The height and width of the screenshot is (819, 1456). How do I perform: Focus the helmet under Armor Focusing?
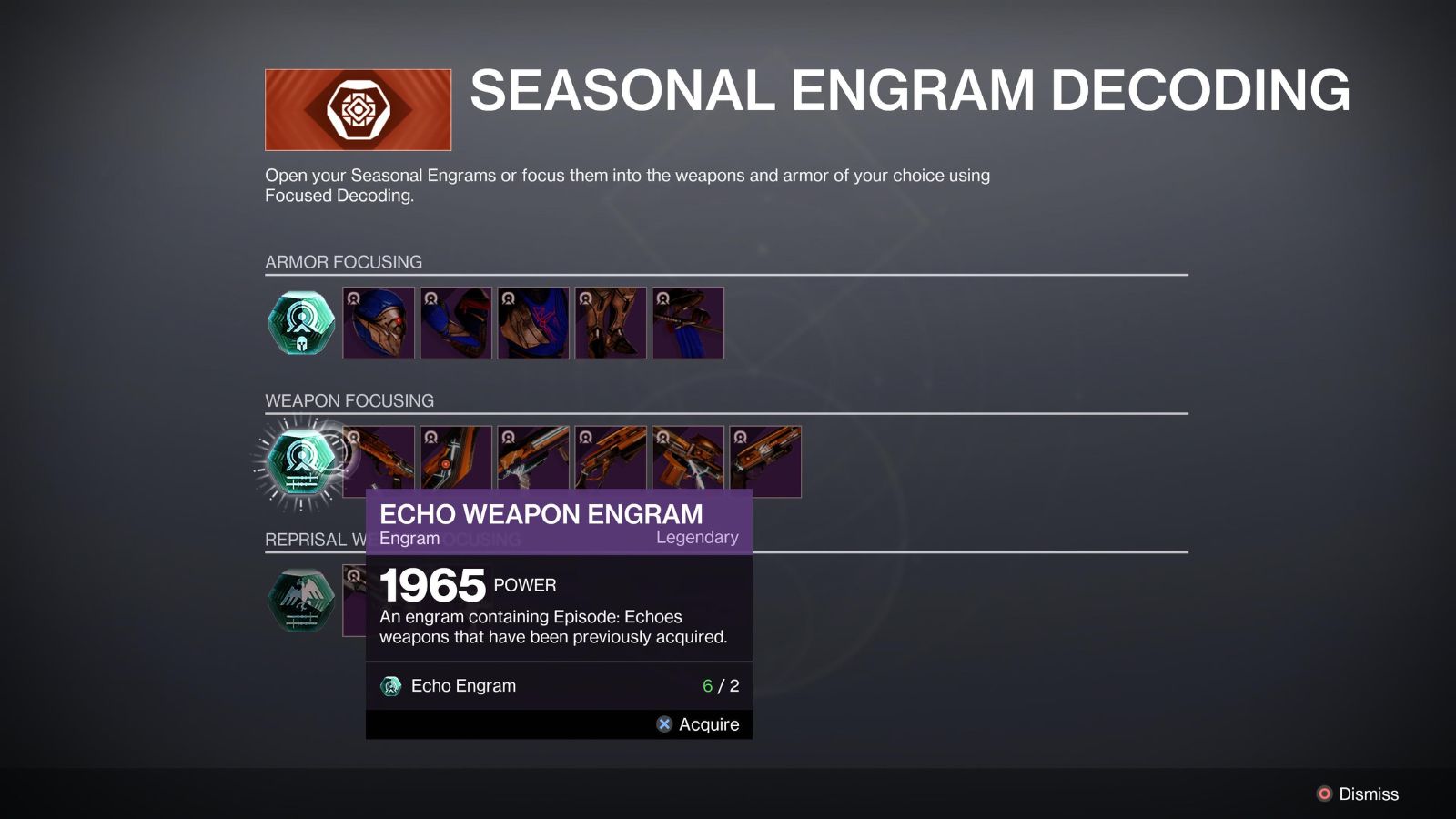coord(379,323)
